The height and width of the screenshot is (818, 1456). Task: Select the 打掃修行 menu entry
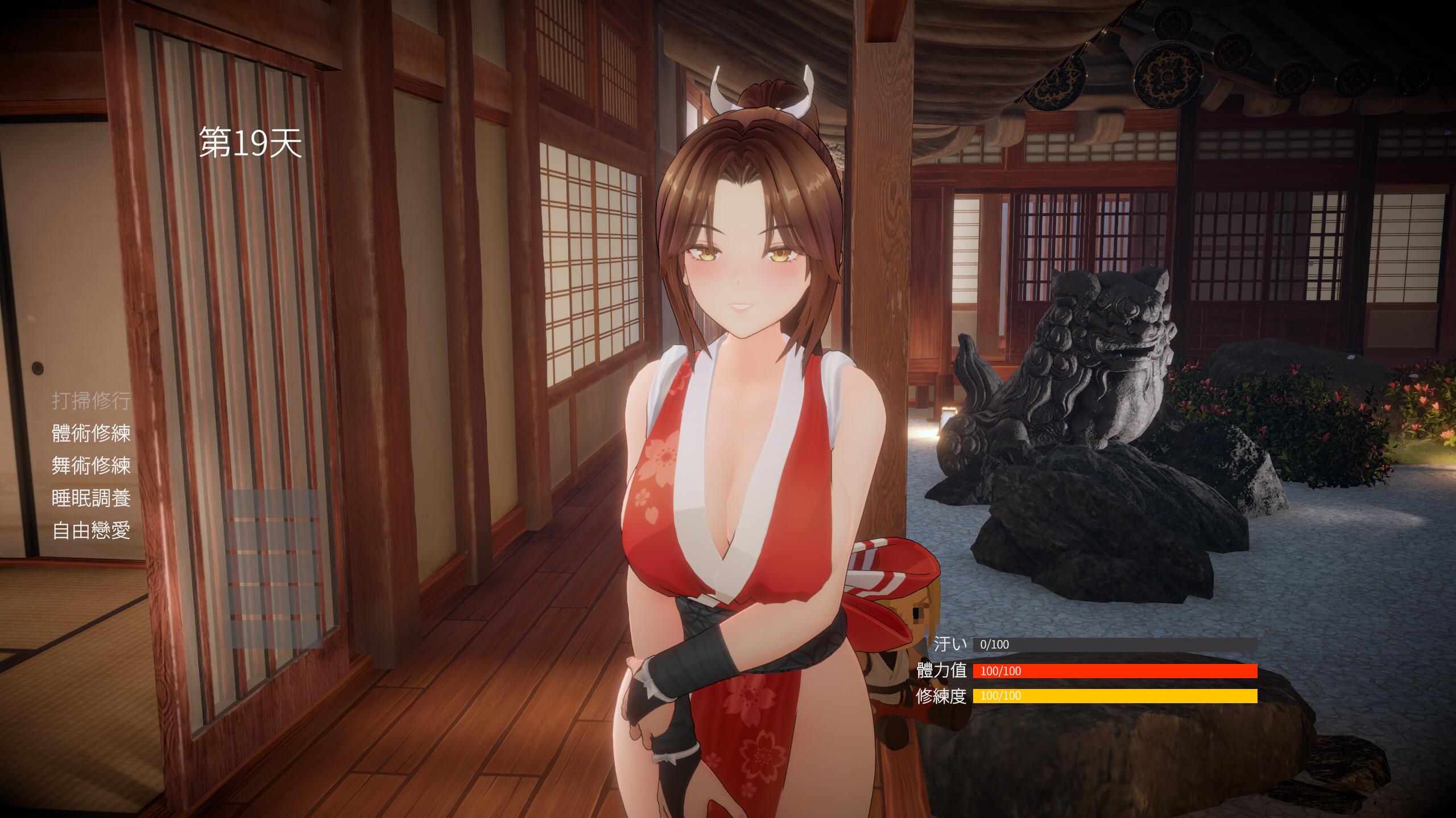(x=91, y=401)
